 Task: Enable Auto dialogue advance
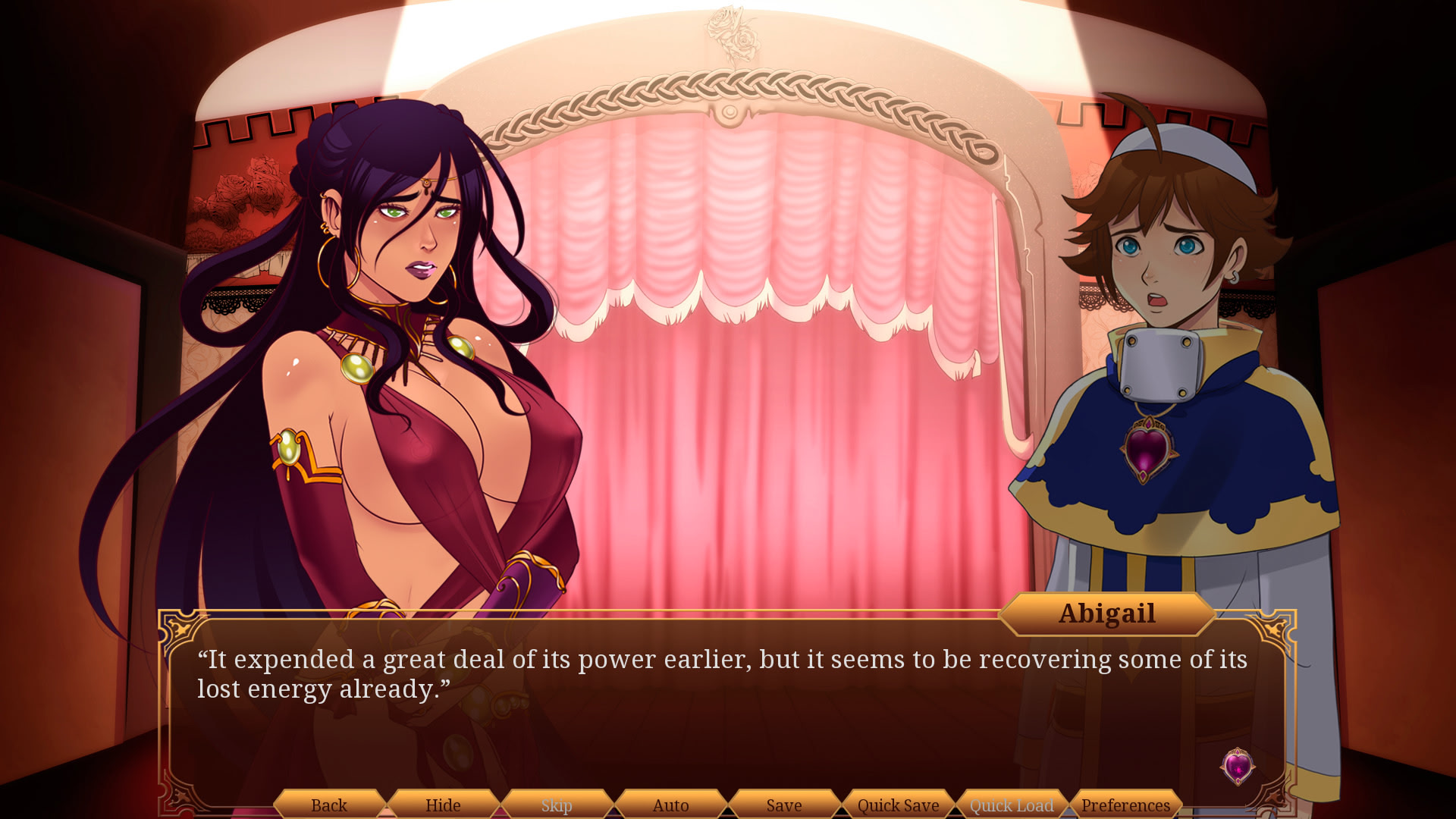tap(670, 805)
